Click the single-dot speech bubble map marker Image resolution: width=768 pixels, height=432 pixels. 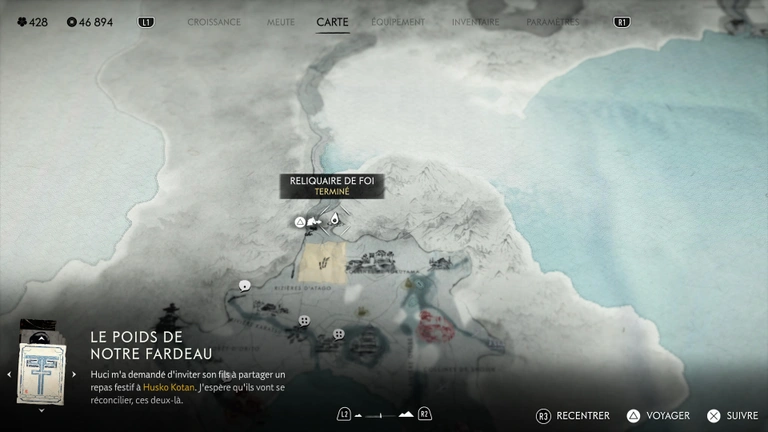coord(245,286)
